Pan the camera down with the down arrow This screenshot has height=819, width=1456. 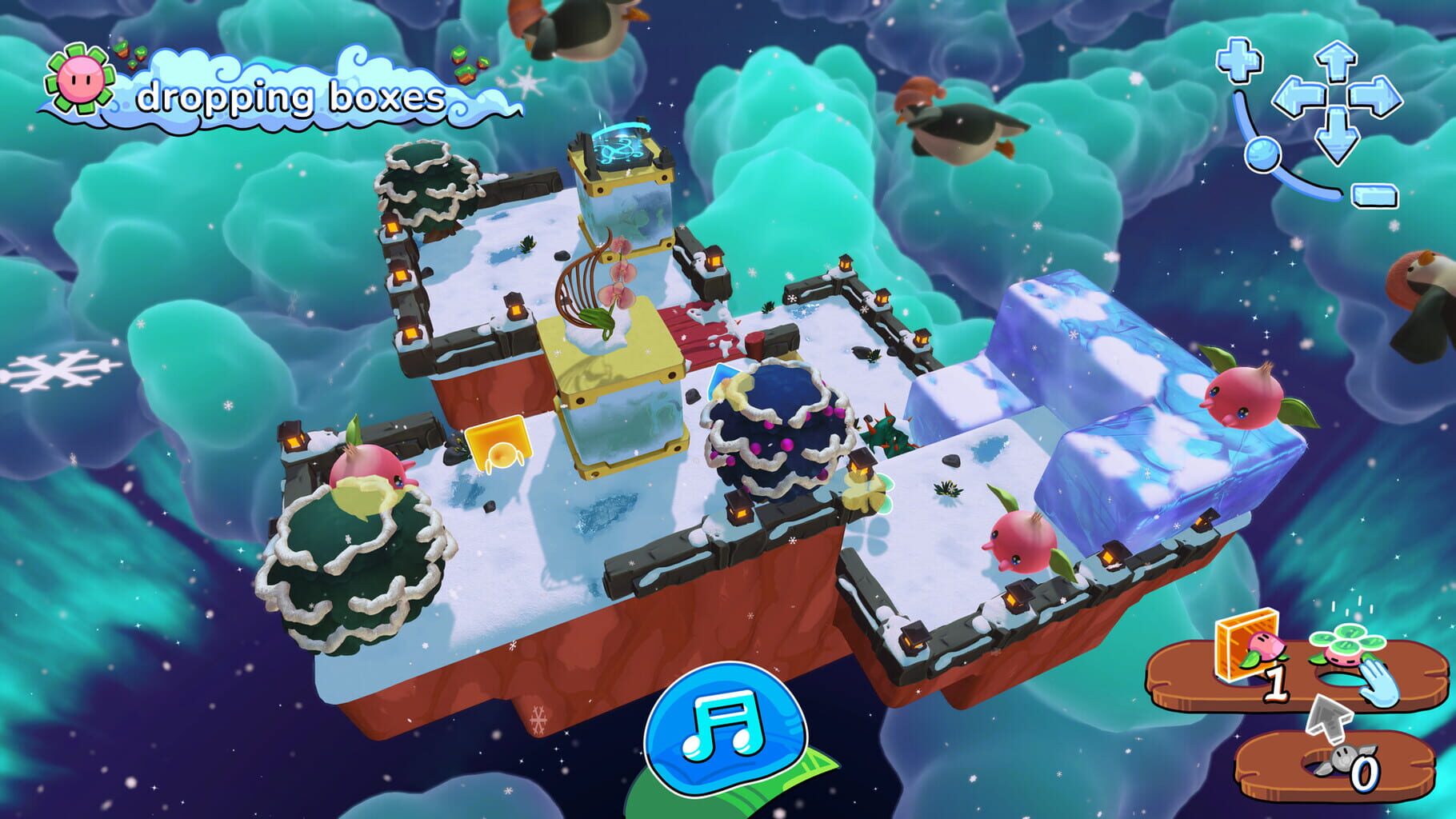click(x=1337, y=134)
